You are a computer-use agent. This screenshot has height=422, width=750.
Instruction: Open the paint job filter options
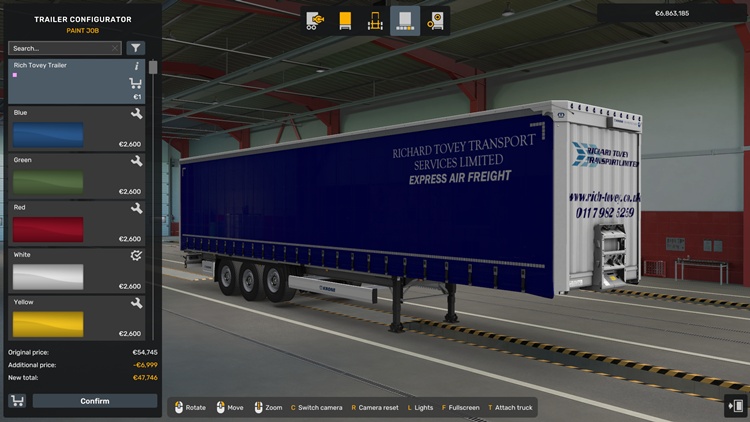pyautogui.click(x=136, y=48)
